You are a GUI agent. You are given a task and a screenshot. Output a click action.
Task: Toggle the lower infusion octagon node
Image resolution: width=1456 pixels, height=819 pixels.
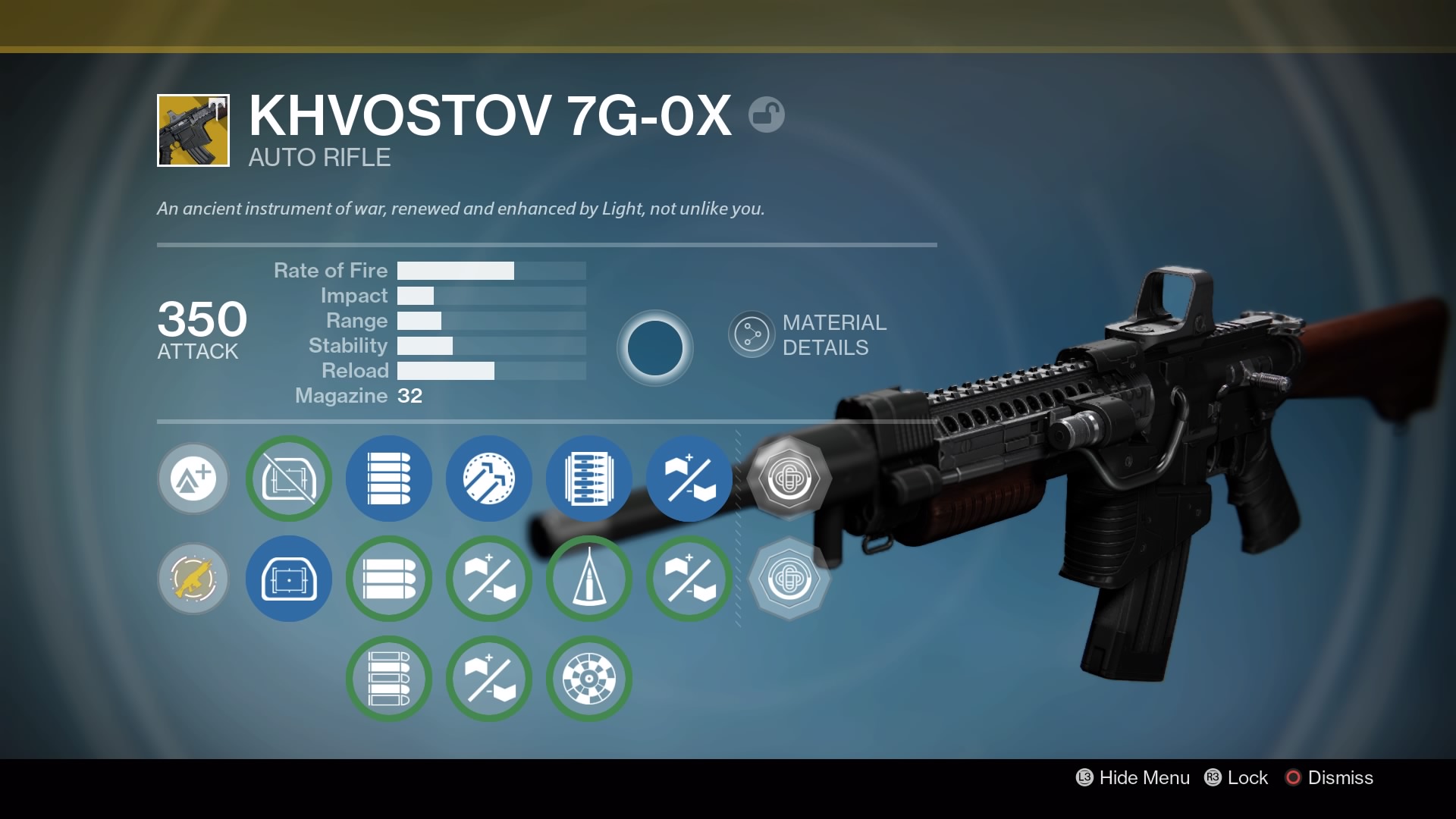(x=790, y=579)
